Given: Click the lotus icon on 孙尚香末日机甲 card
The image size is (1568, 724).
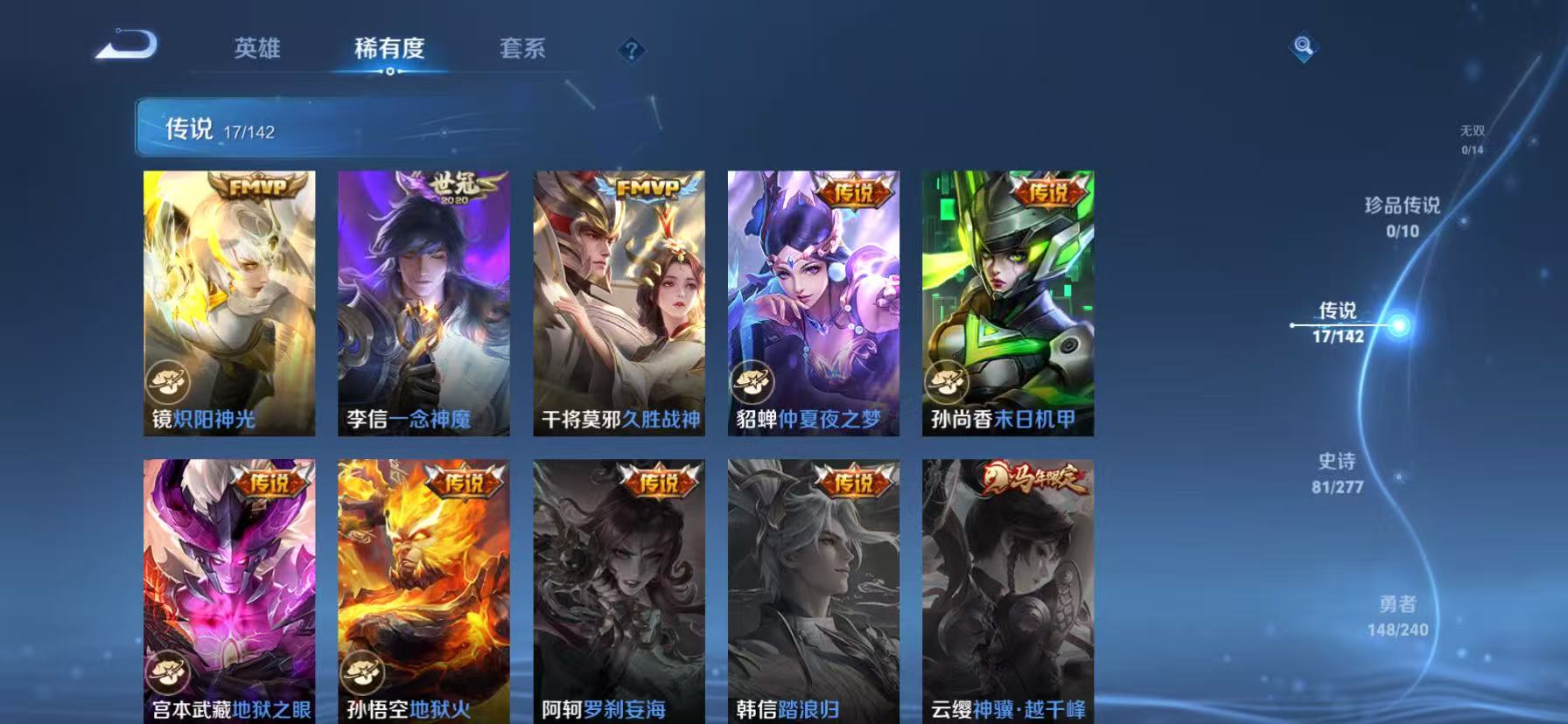Looking at the screenshot, I should [947, 381].
